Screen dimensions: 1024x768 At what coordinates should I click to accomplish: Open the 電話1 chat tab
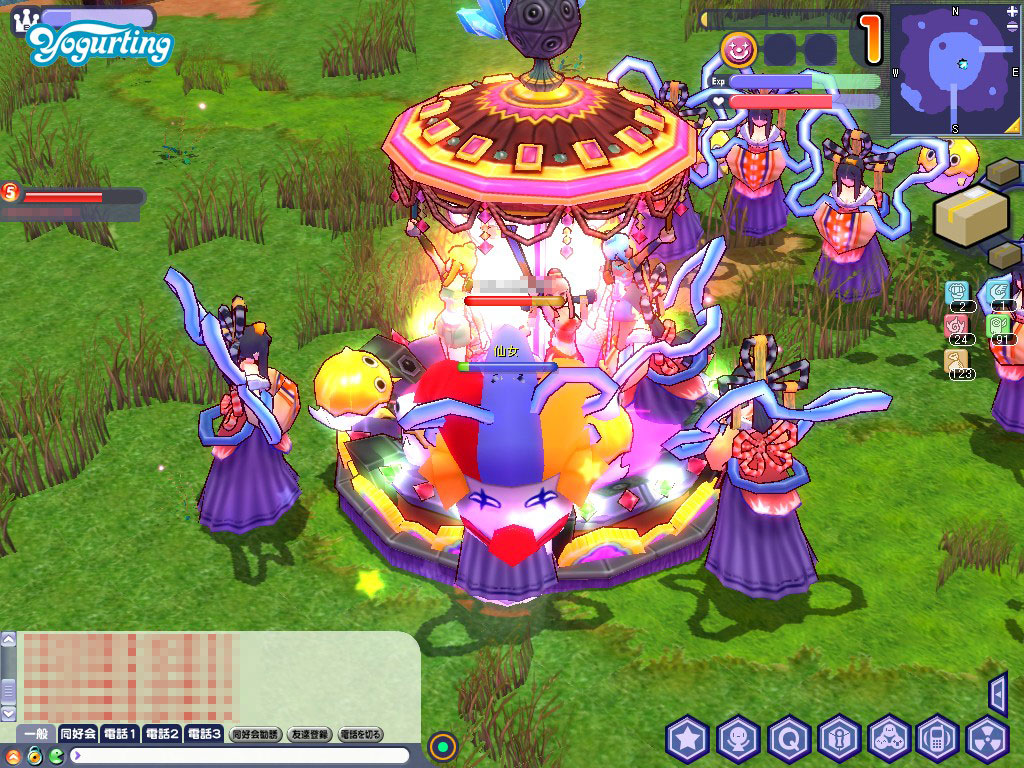tap(120, 734)
